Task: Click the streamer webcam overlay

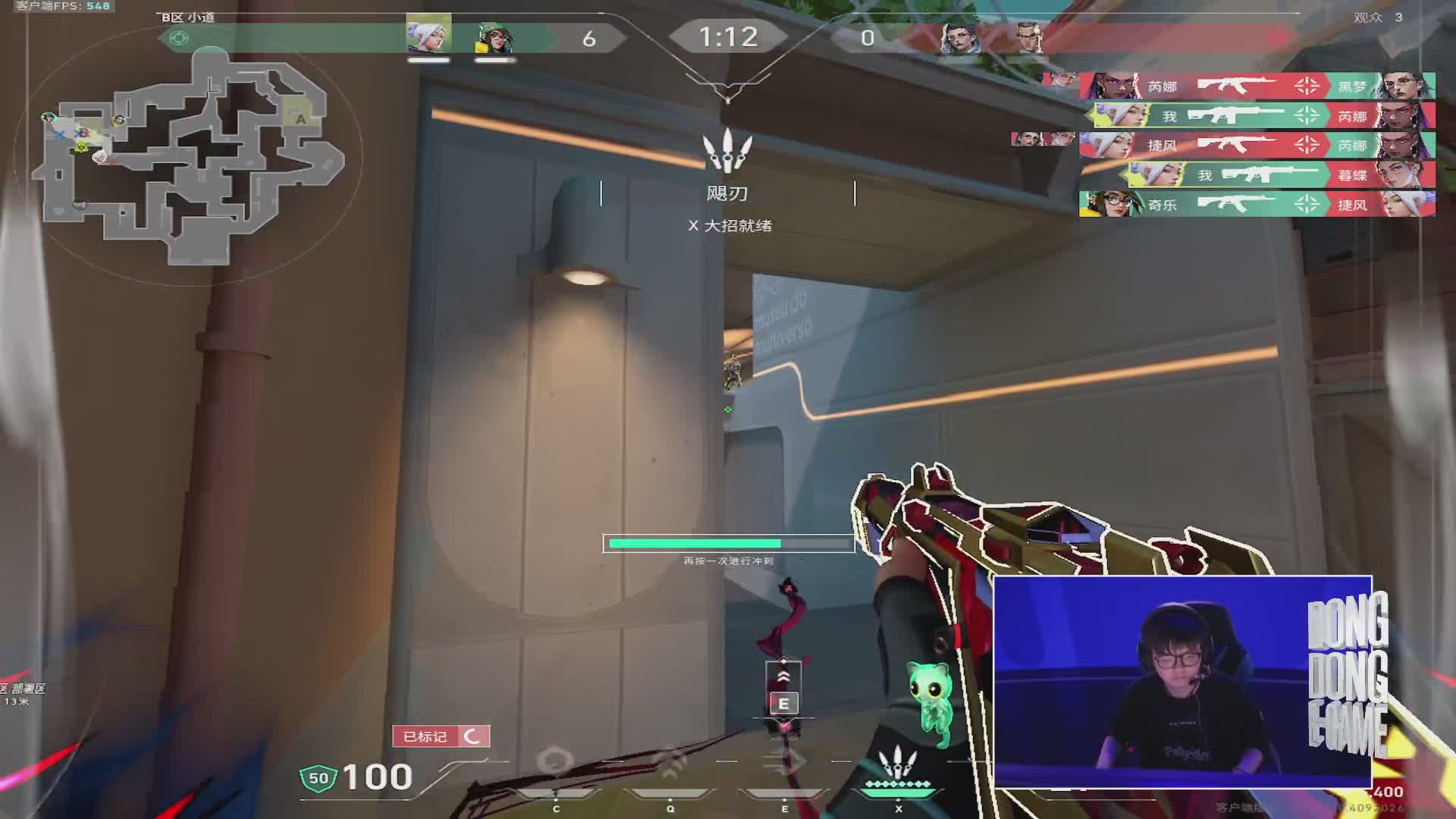Action: [1182, 681]
